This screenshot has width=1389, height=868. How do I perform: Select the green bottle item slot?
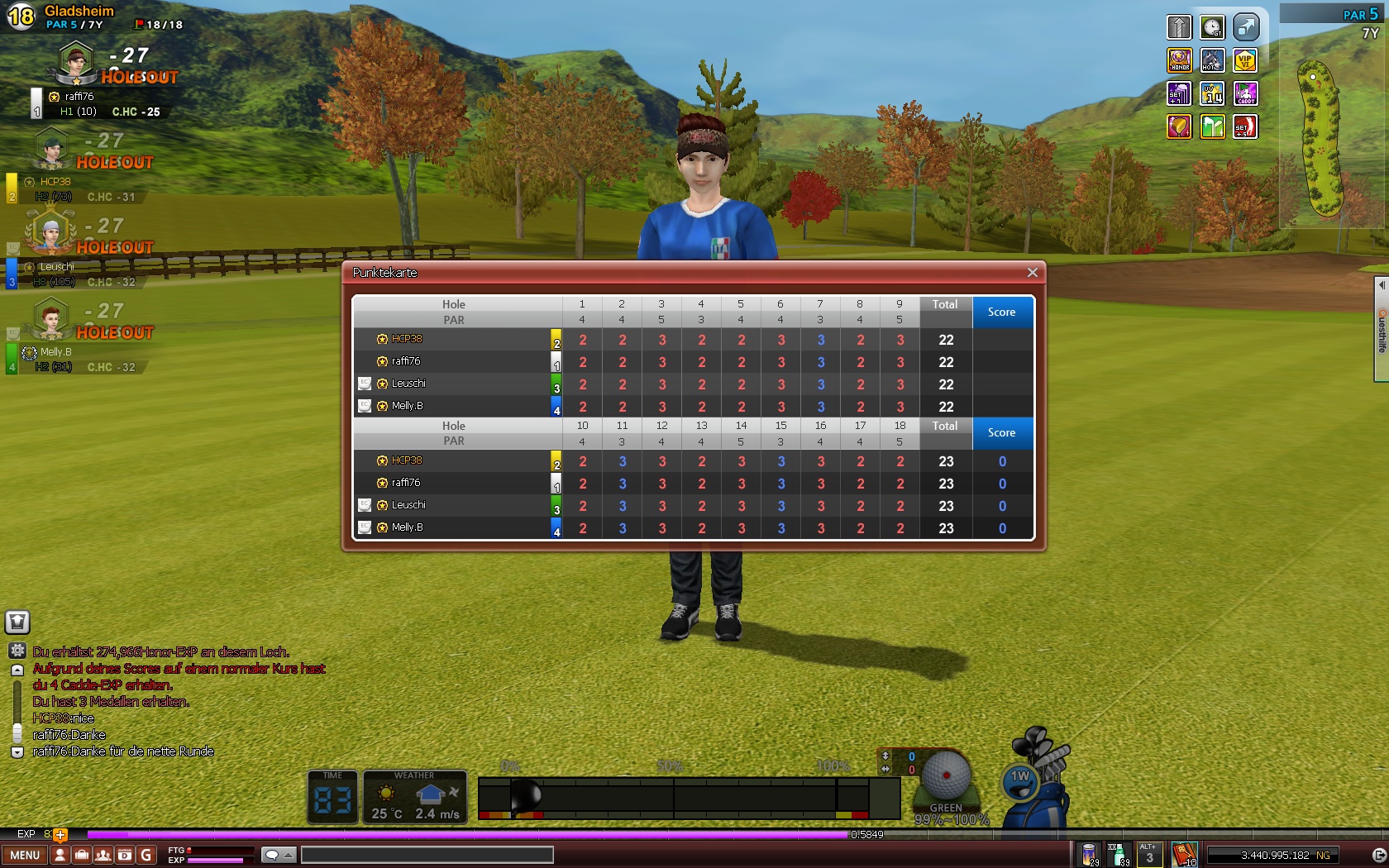coord(1118,854)
